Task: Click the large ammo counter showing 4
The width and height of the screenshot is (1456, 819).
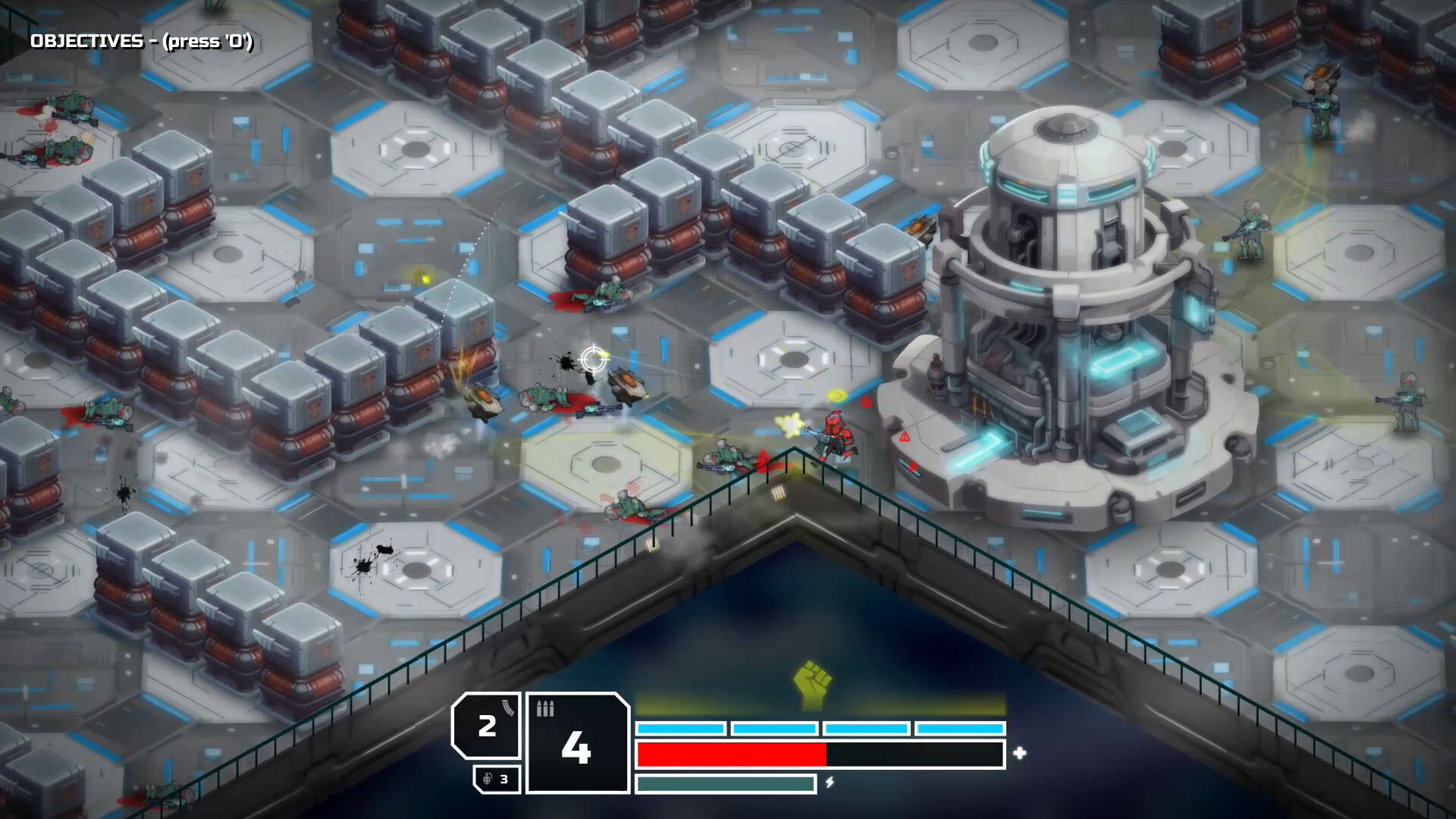Action: (576, 747)
